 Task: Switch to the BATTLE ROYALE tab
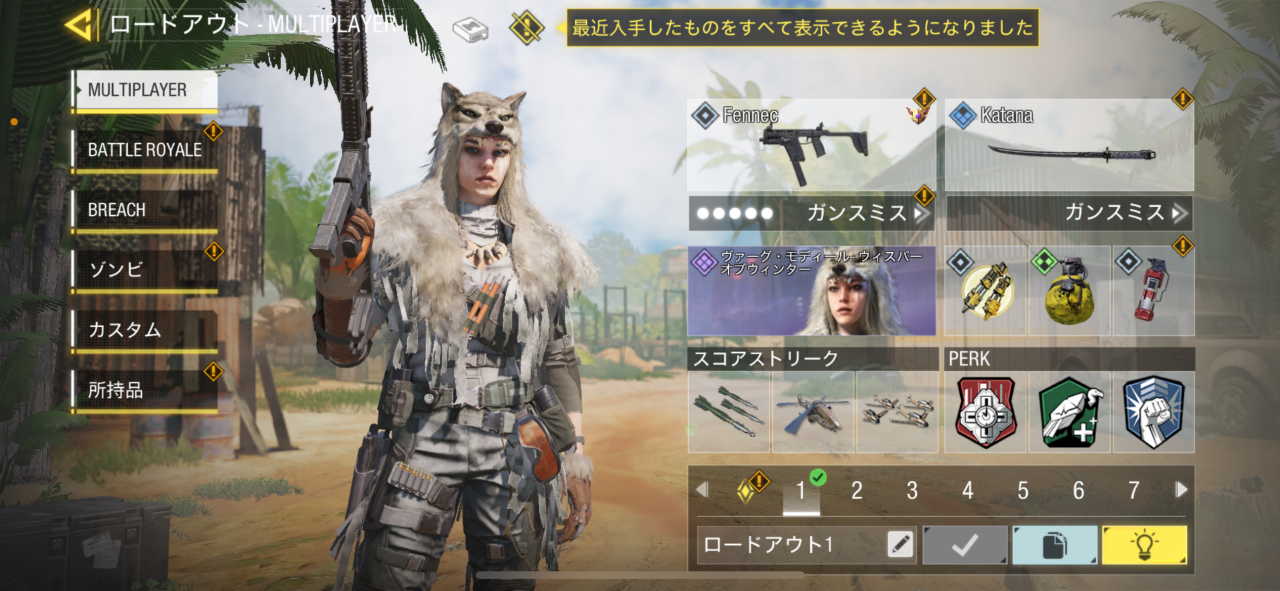[x=145, y=150]
